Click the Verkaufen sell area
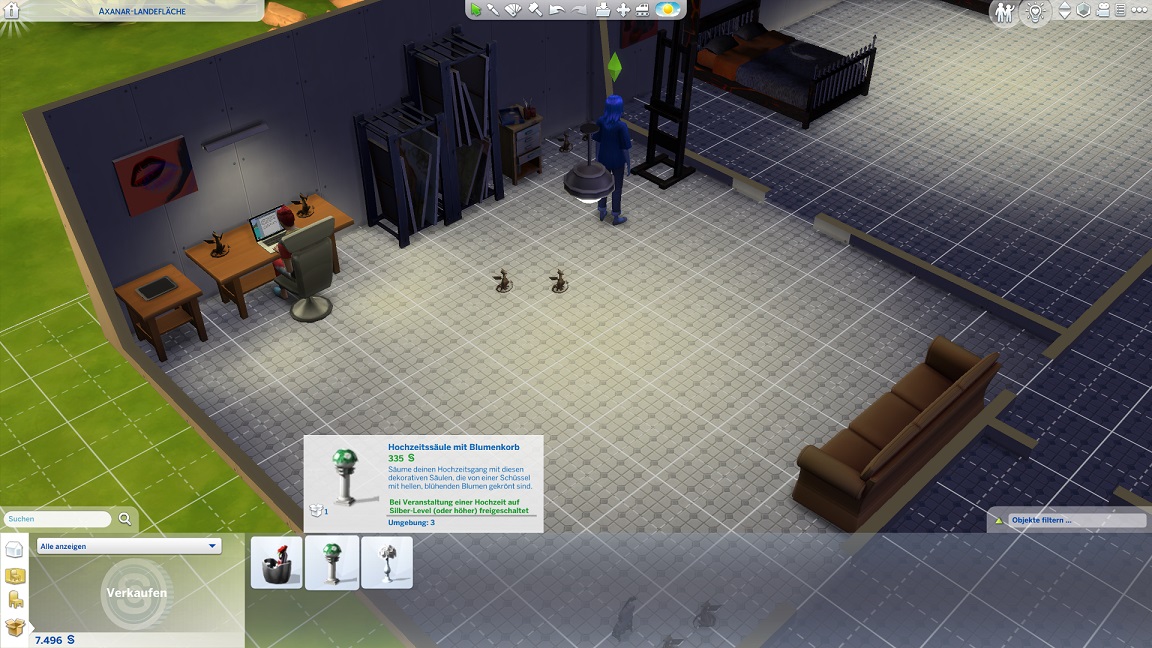Image resolution: width=1152 pixels, height=648 pixels. [136, 593]
